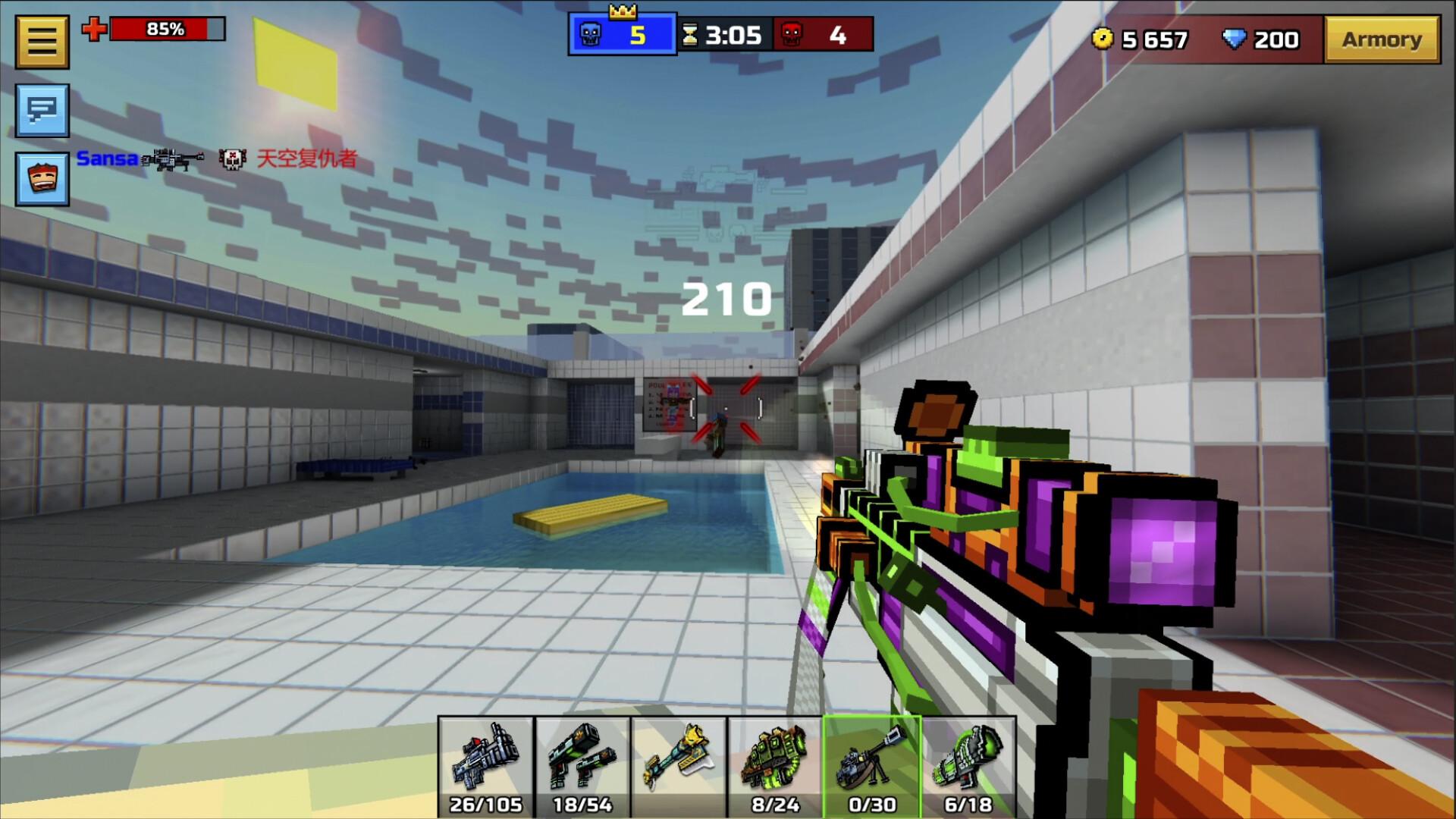Open the Armory
Screen dimensions: 1456x819
[x=1382, y=39]
